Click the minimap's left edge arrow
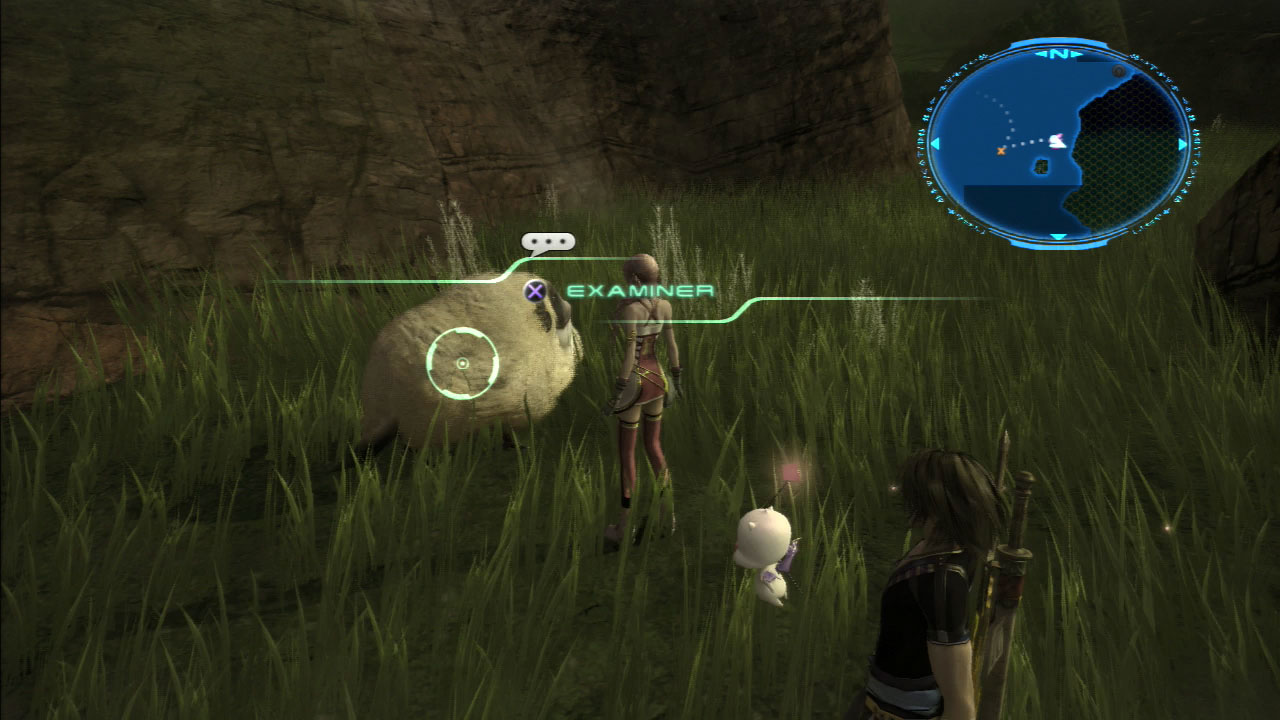Image resolution: width=1280 pixels, height=720 pixels. point(935,145)
